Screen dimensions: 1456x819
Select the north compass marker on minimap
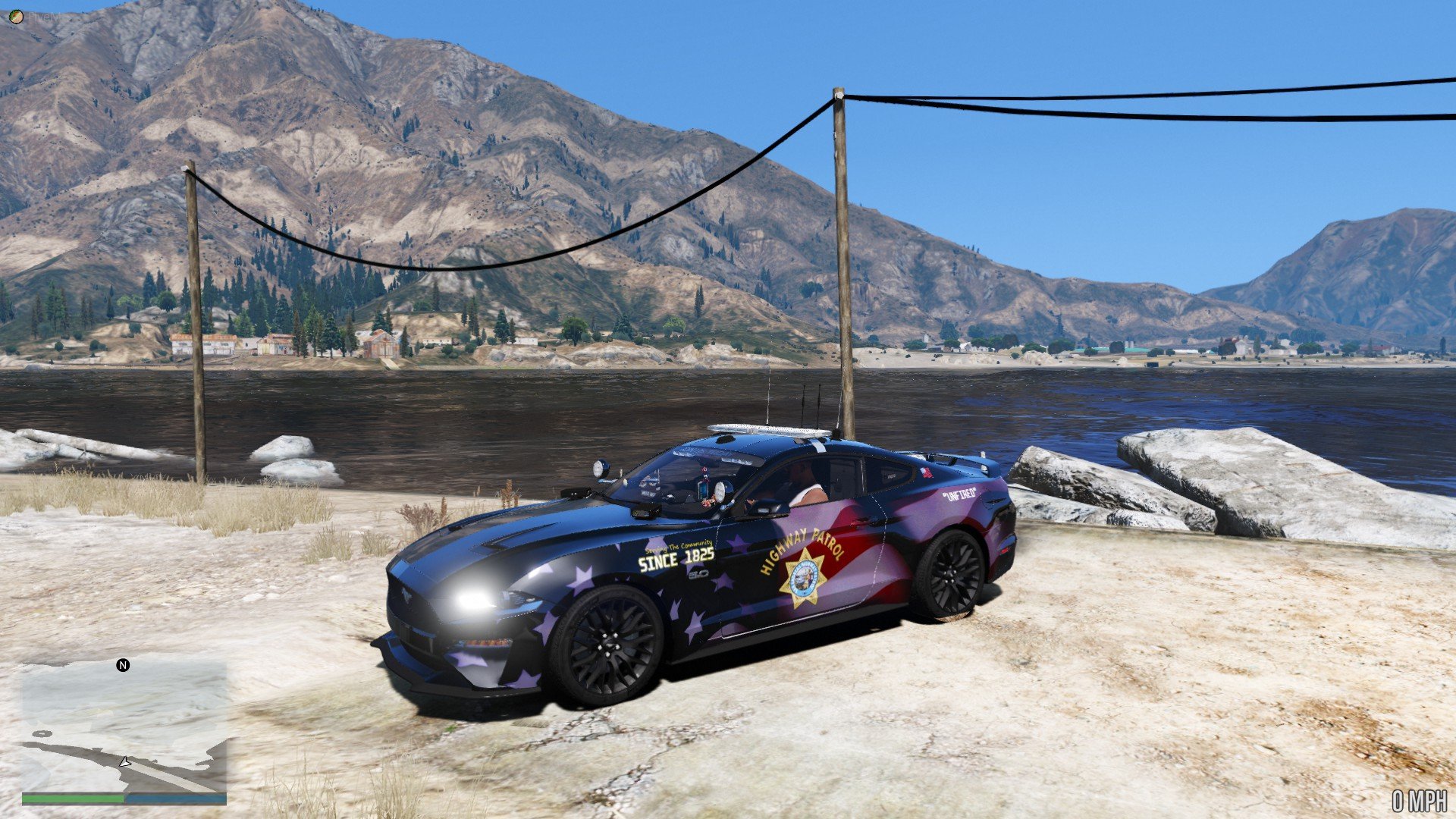[123, 665]
